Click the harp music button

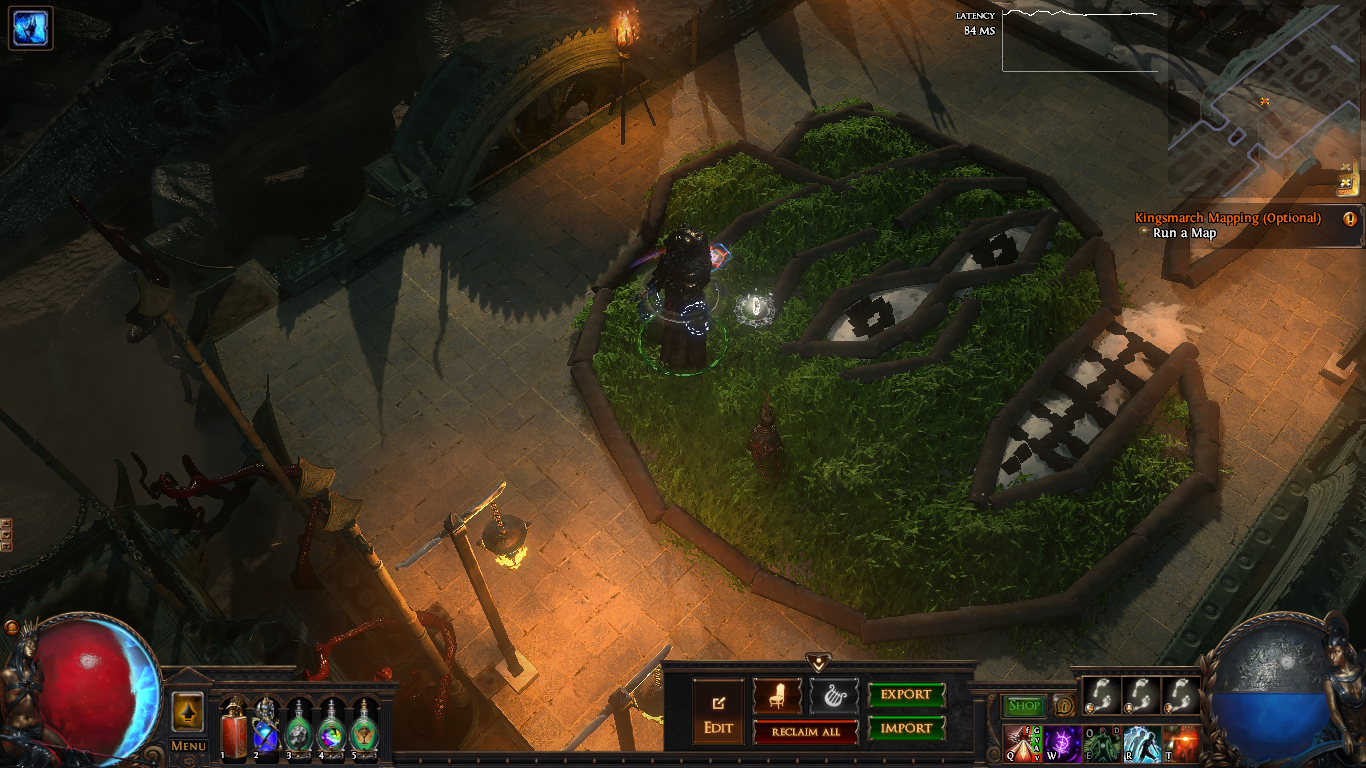coord(833,695)
